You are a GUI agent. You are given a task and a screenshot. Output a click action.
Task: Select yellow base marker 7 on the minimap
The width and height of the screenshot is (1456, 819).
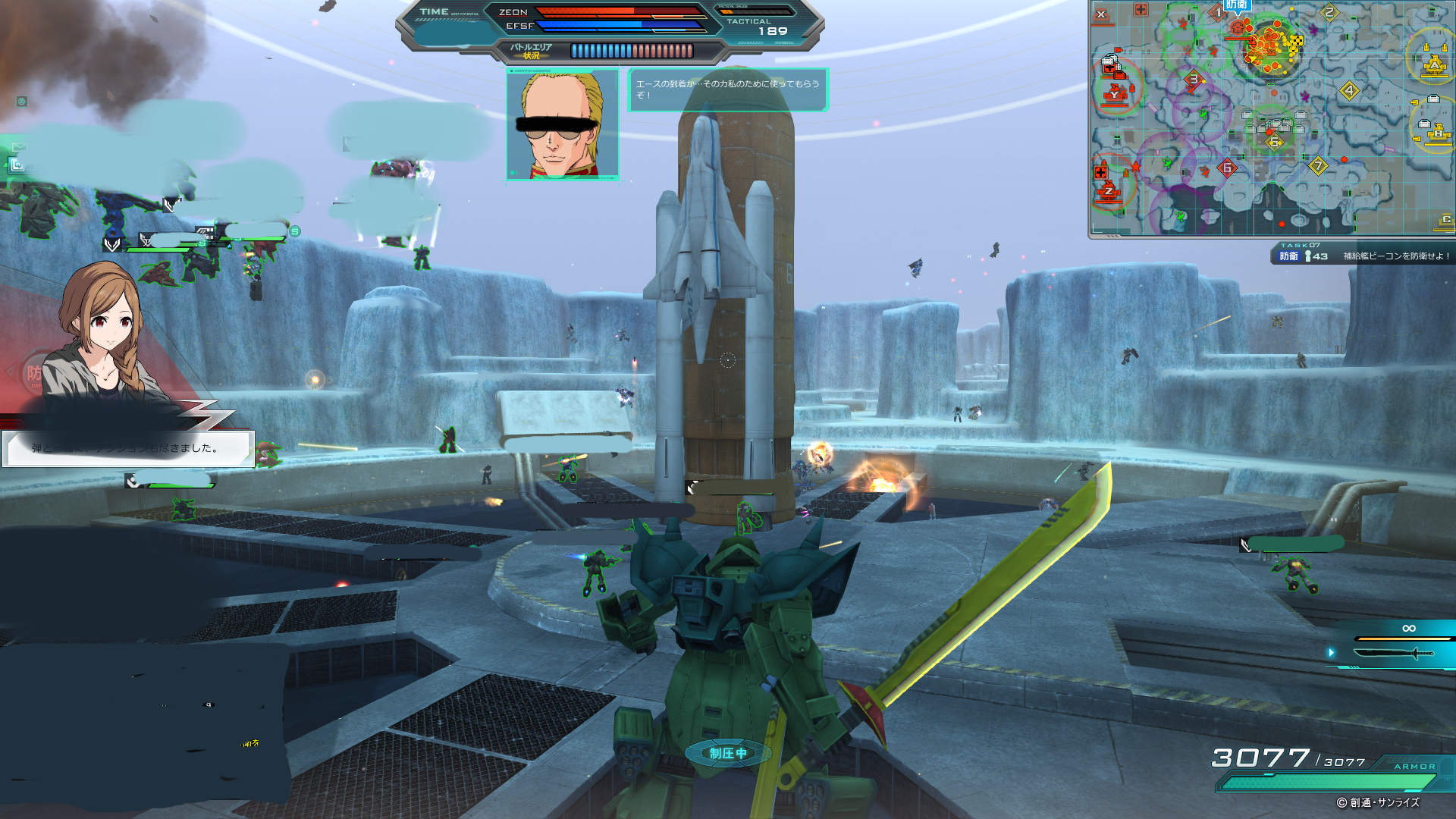pos(1318,166)
